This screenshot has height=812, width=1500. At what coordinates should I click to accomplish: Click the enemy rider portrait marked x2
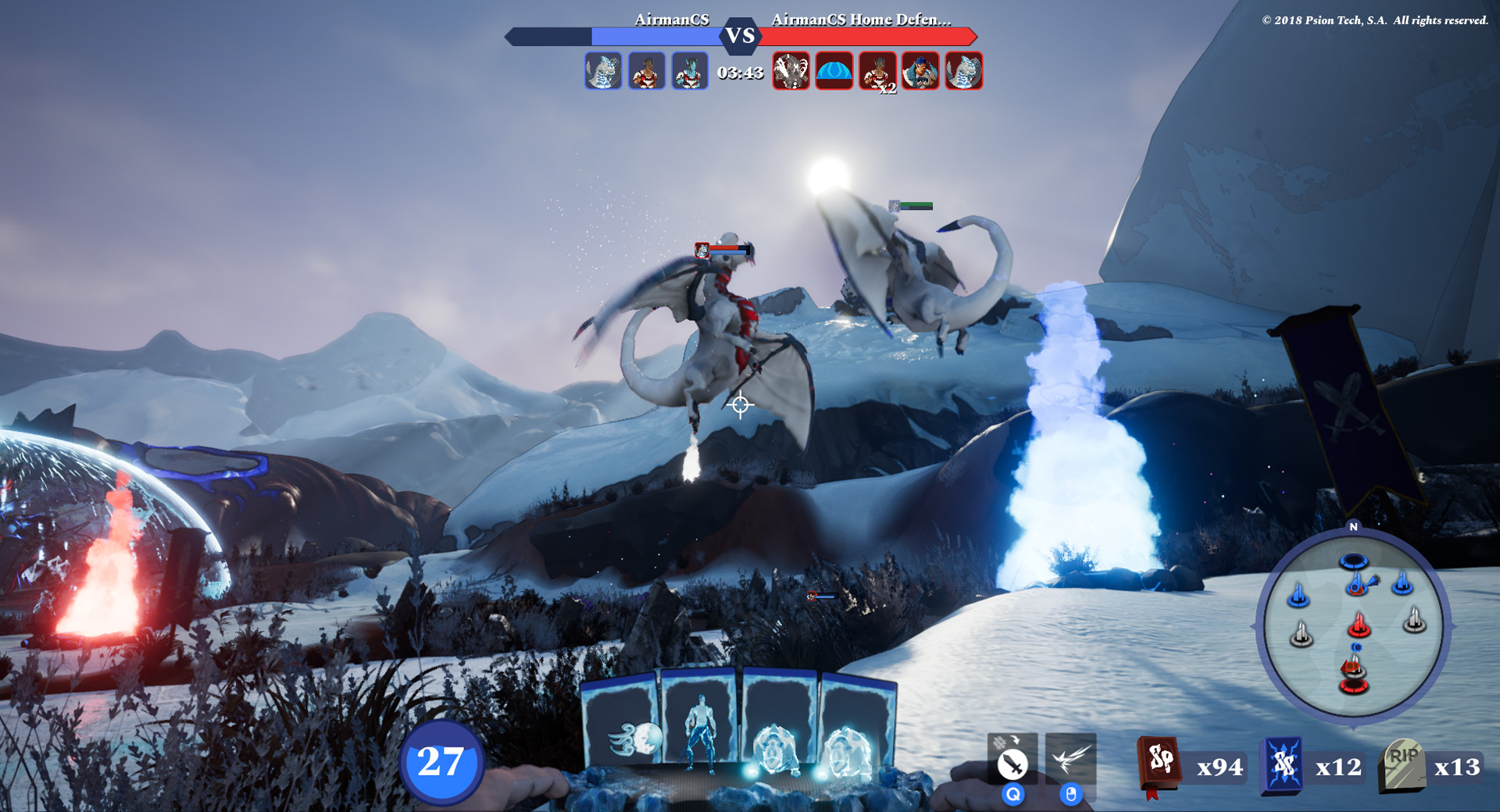(877, 71)
